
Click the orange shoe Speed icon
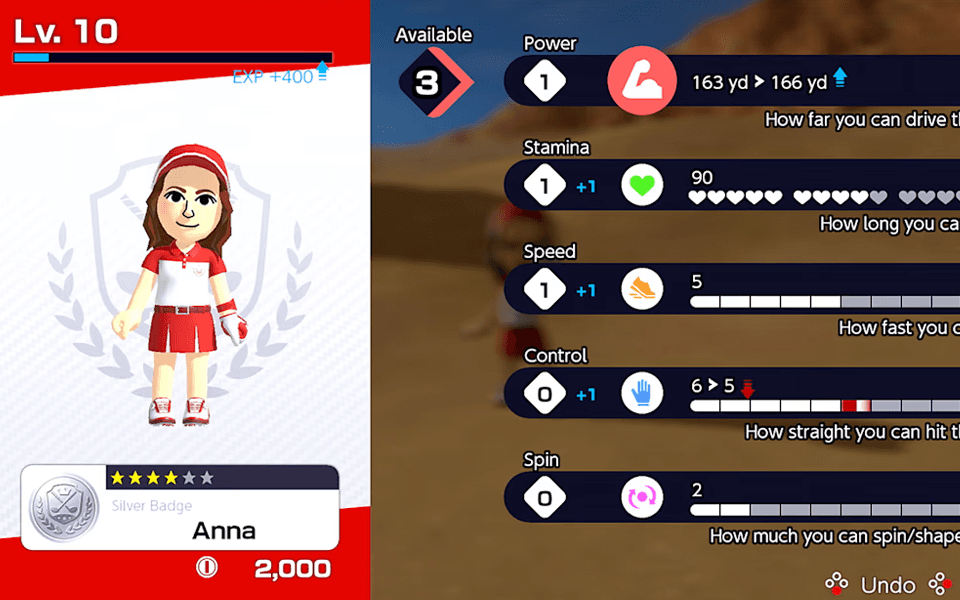coord(642,290)
